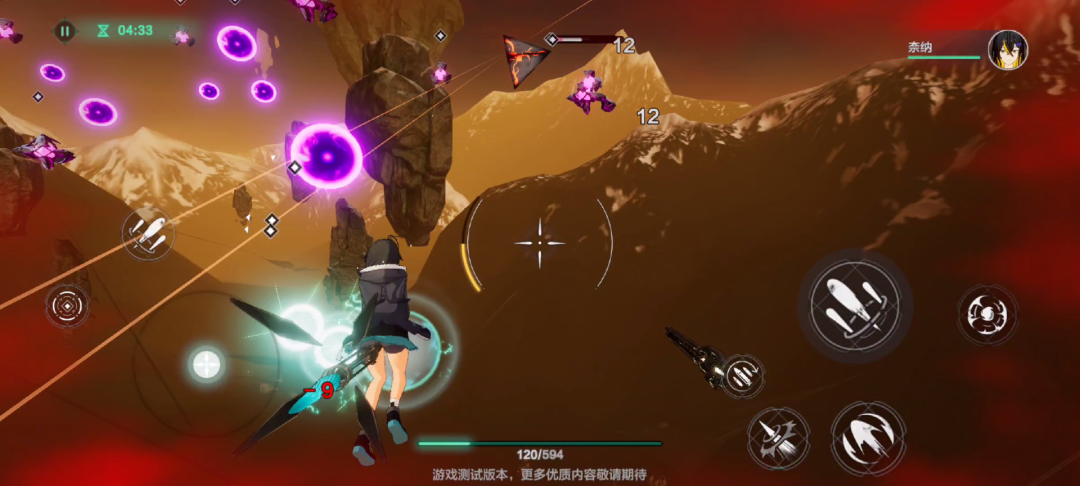Viewport: 1080px width, 486px height.
Task: Use the swooping wings dash skill
Action: (868, 437)
